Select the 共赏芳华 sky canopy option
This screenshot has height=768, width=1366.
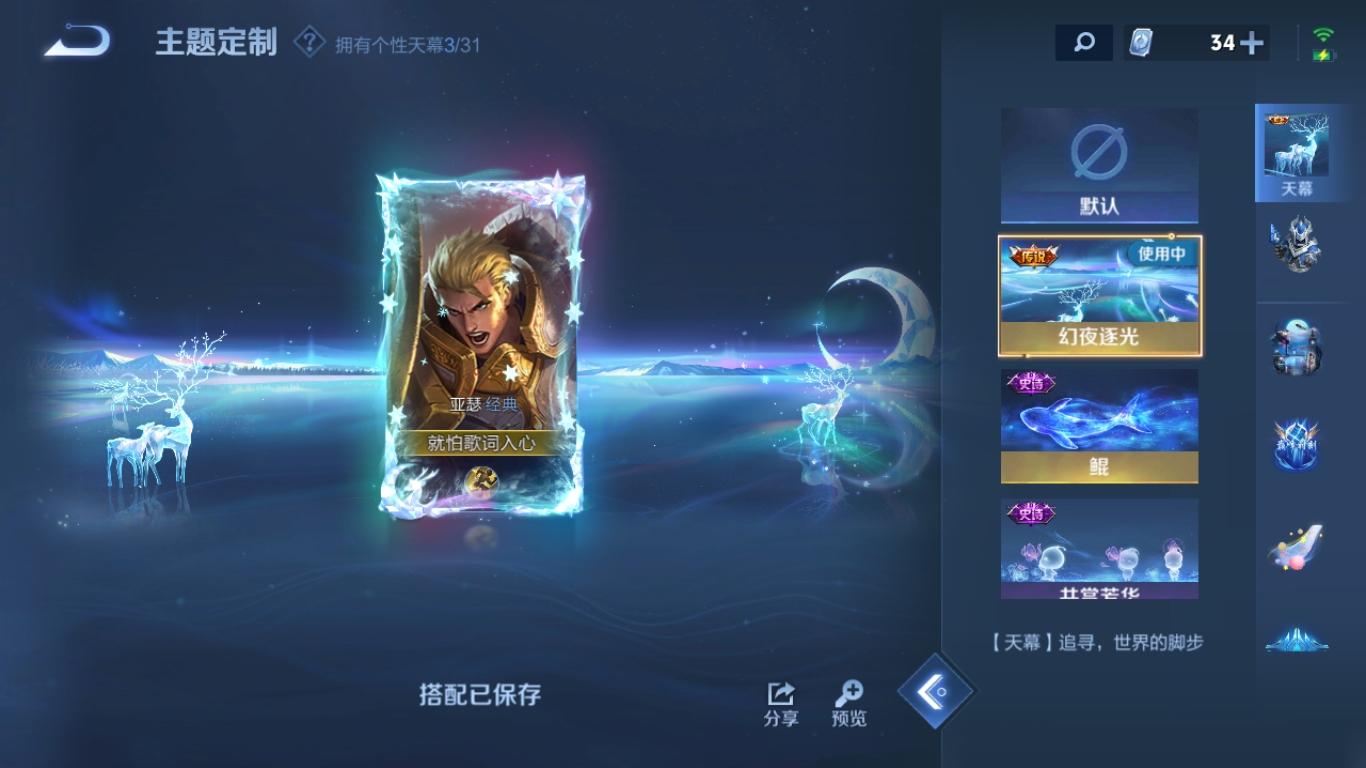[x=1098, y=550]
